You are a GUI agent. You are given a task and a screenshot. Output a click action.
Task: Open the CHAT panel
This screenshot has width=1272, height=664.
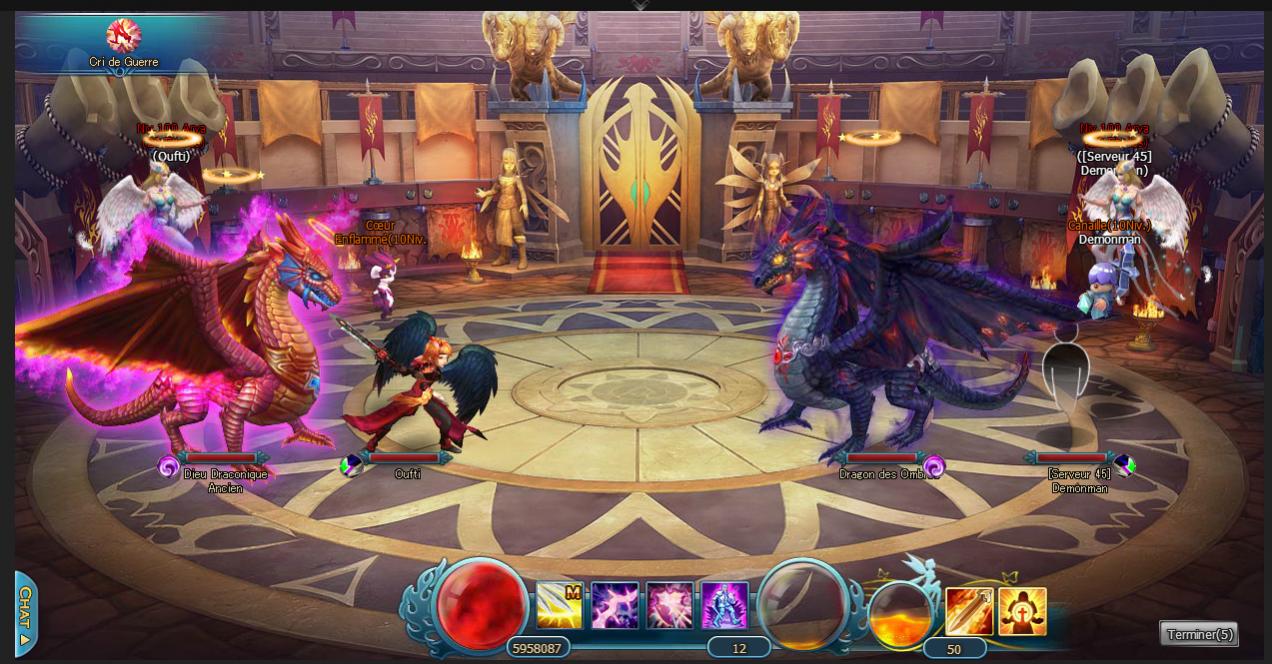(26, 613)
